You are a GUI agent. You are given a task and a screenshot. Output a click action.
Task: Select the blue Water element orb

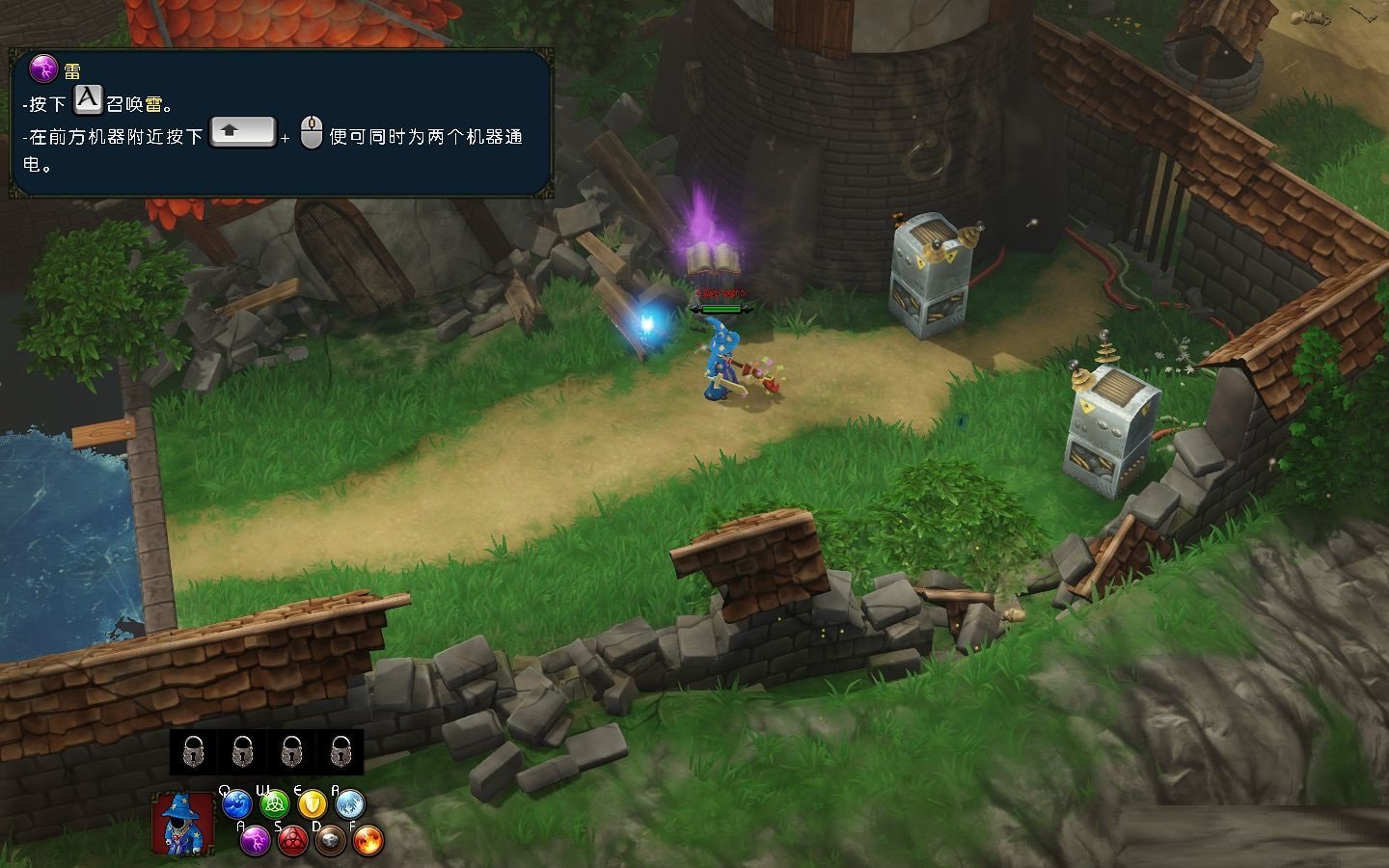coord(236,803)
